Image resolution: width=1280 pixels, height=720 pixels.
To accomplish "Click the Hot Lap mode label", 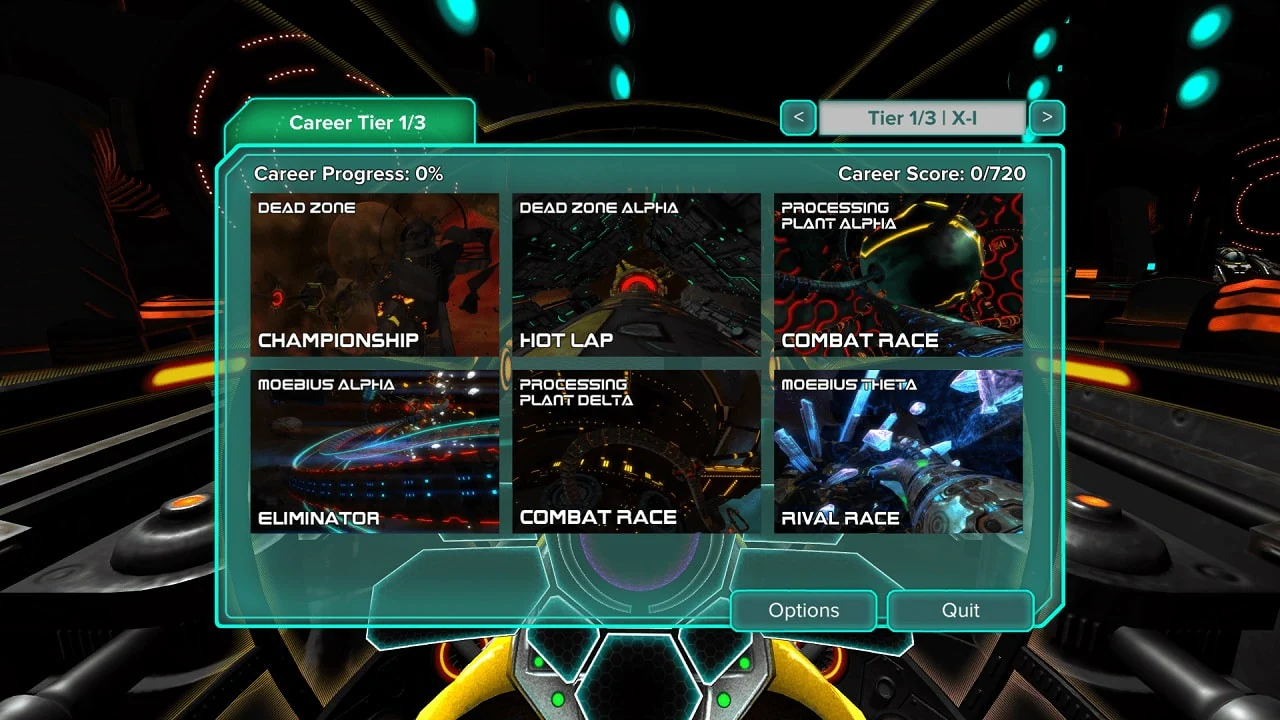I will [x=566, y=340].
